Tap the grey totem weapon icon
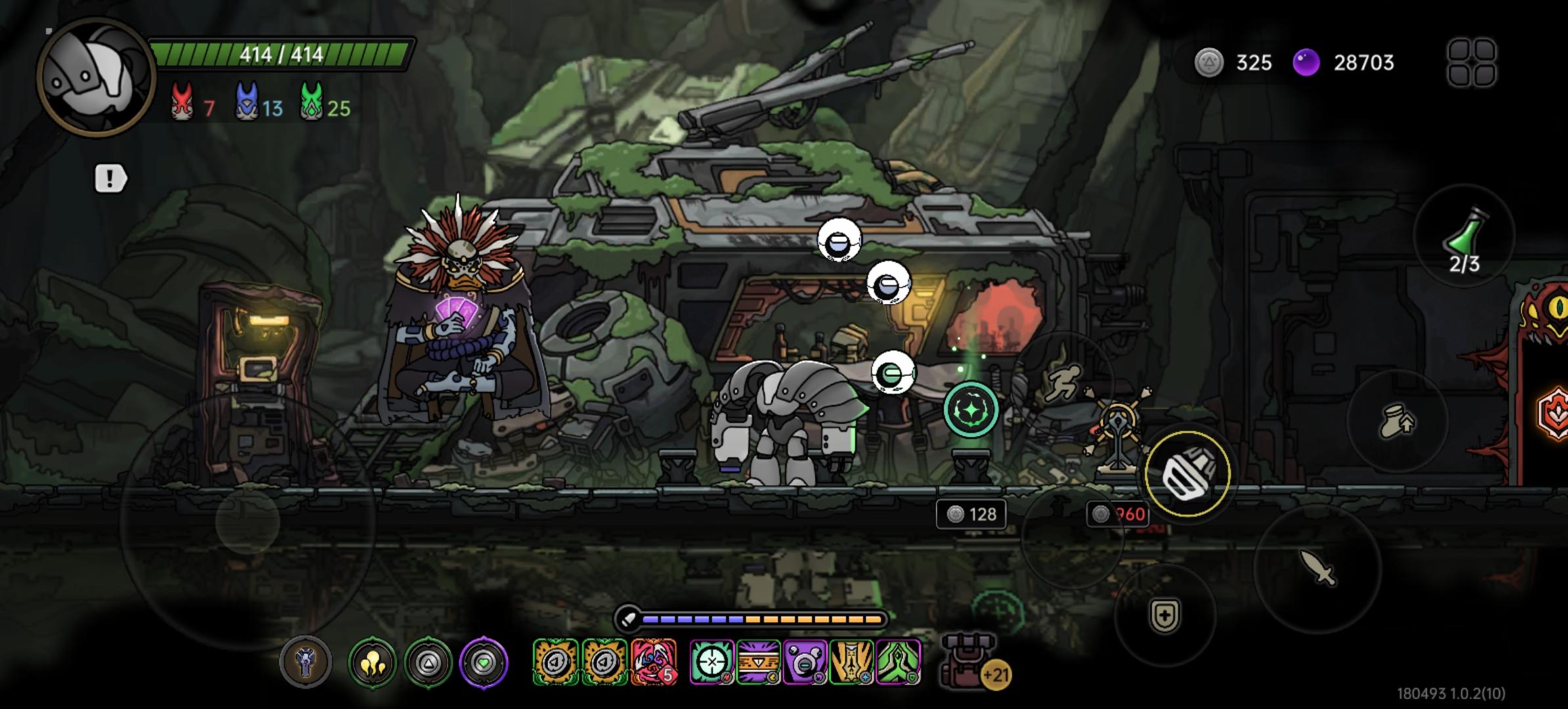 pyautogui.click(x=305, y=662)
